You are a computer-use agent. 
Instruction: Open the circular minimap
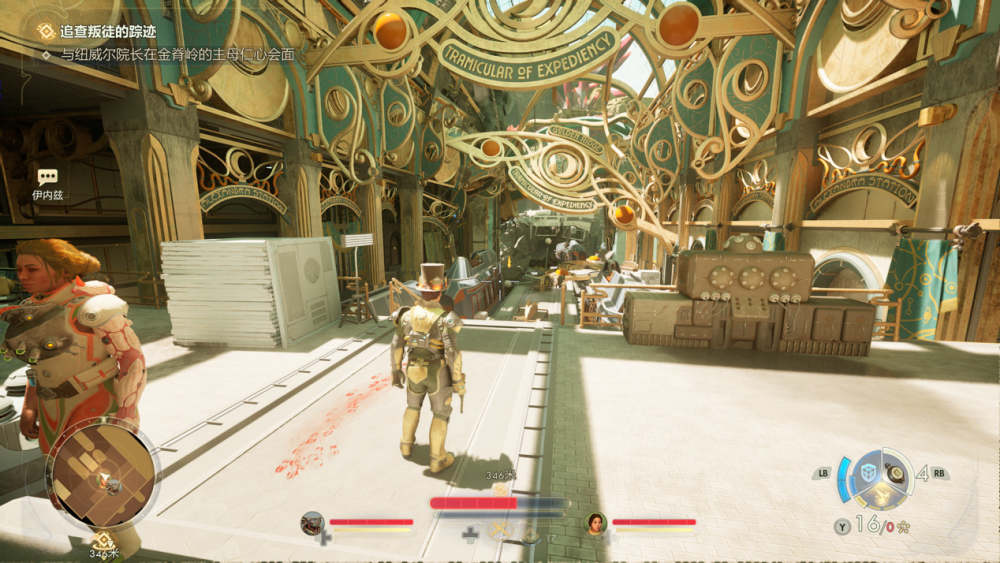[x=102, y=475]
